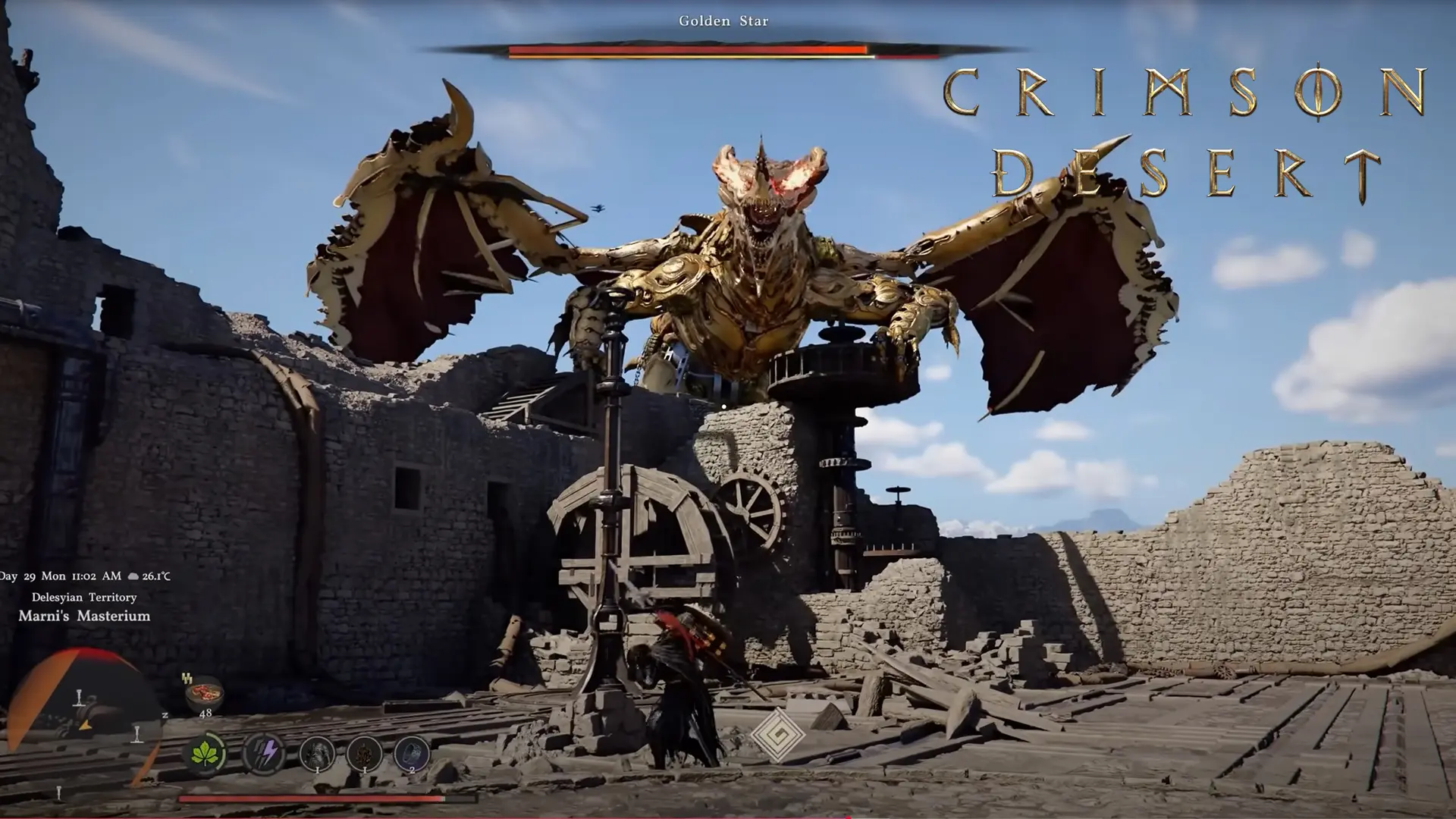This screenshot has width=1456, height=819.
Task: Select the bearded figure item slot
Action: pos(317,754)
